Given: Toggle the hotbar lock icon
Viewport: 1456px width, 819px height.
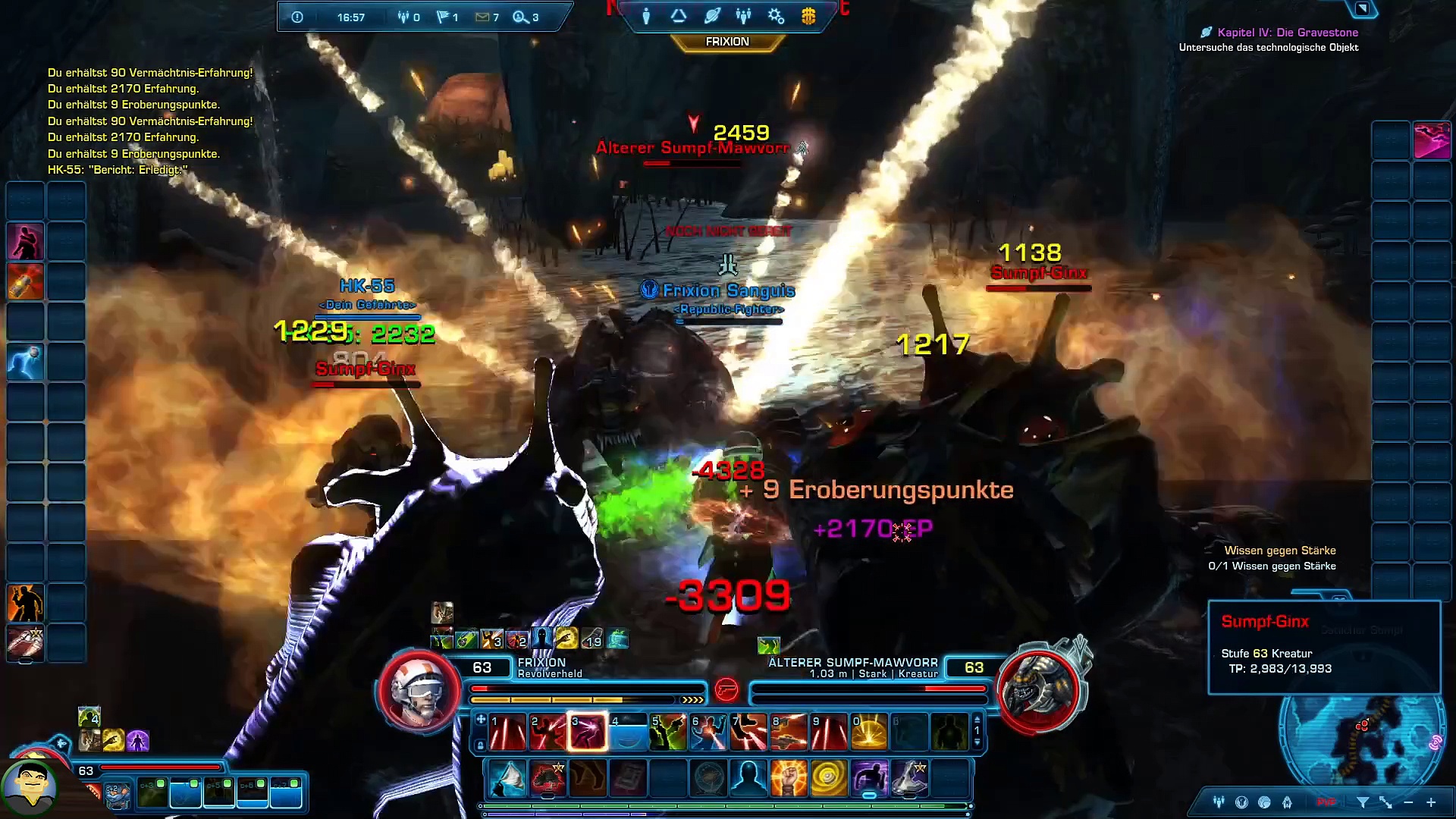Looking at the screenshot, I should 480,745.
